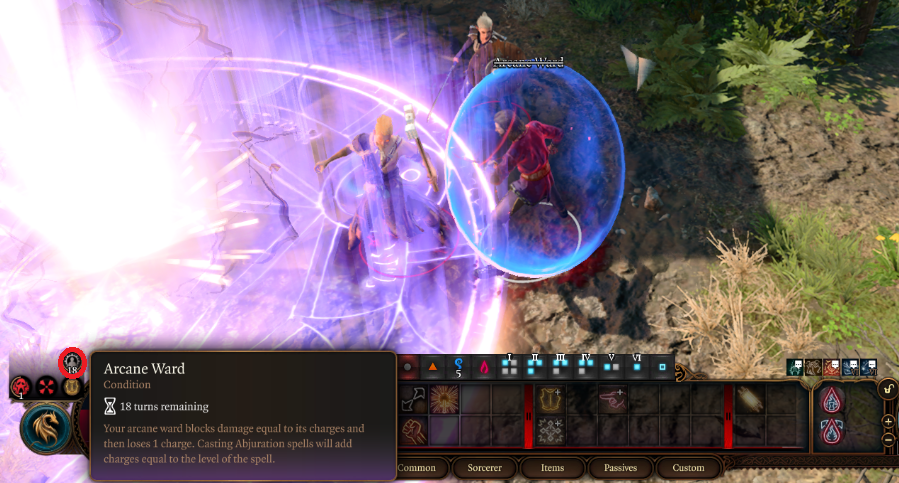Cast the radiant burst spell slot
Image resolution: width=899 pixels, height=483 pixels.
(444, 400)
